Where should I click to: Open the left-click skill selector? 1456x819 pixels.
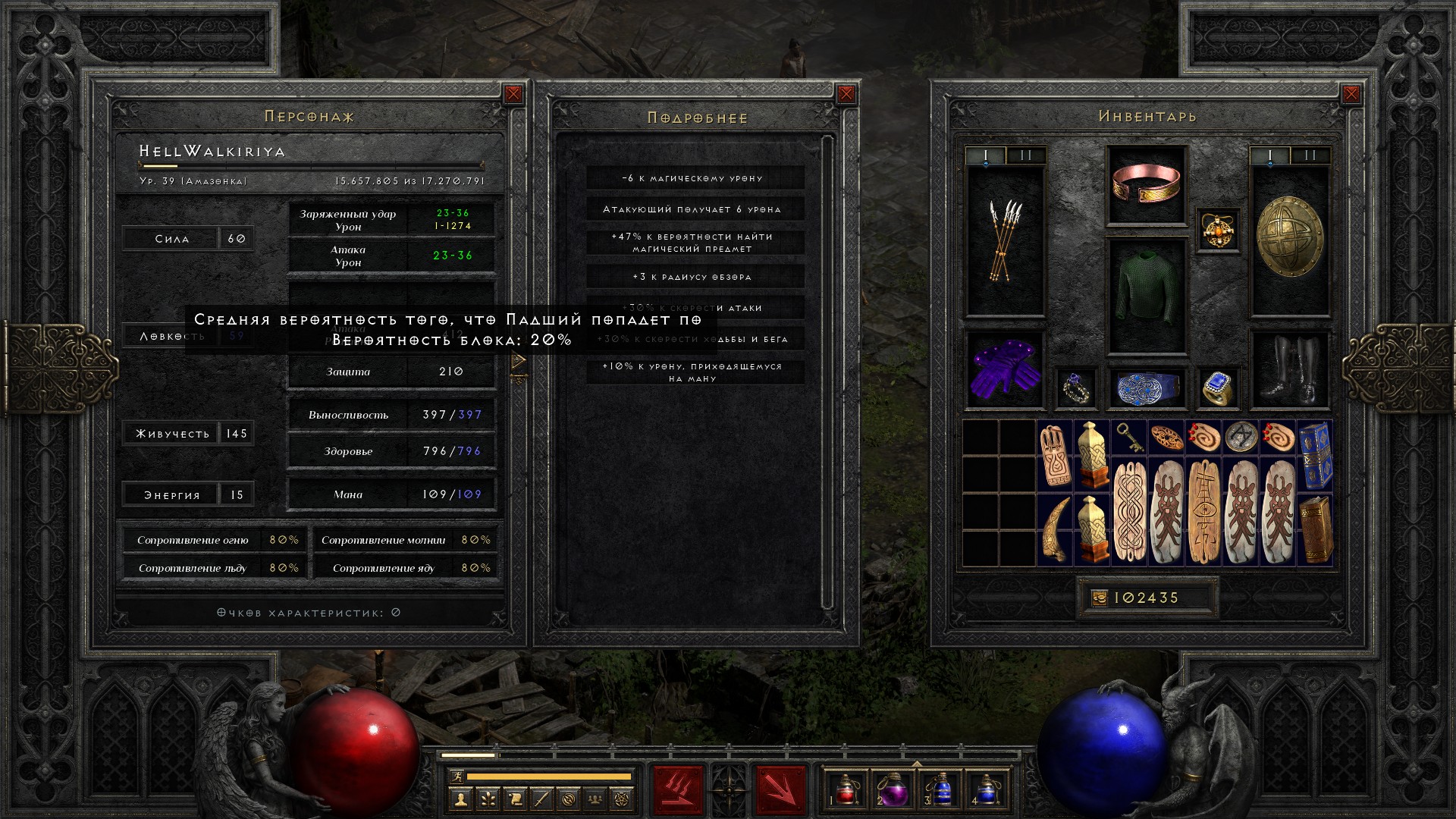[x=677, y=789]
